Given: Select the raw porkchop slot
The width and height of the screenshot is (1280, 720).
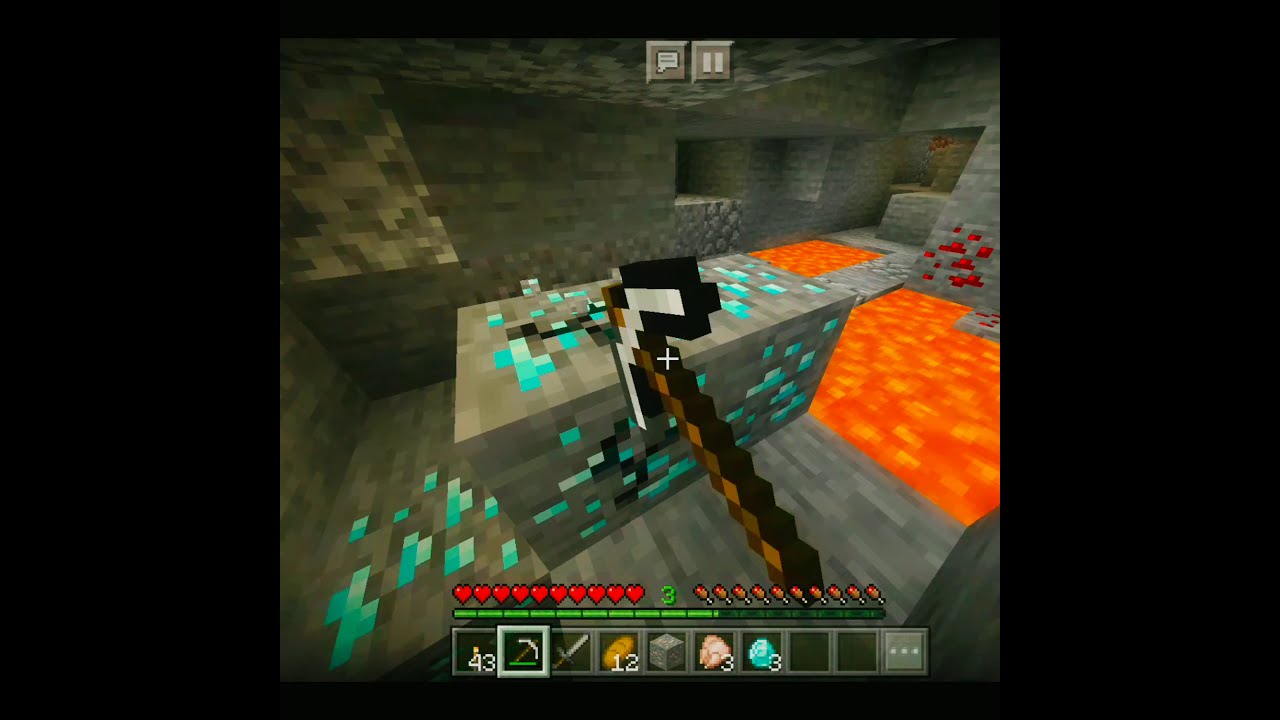Looking at the screenshot, I should 713,650.
